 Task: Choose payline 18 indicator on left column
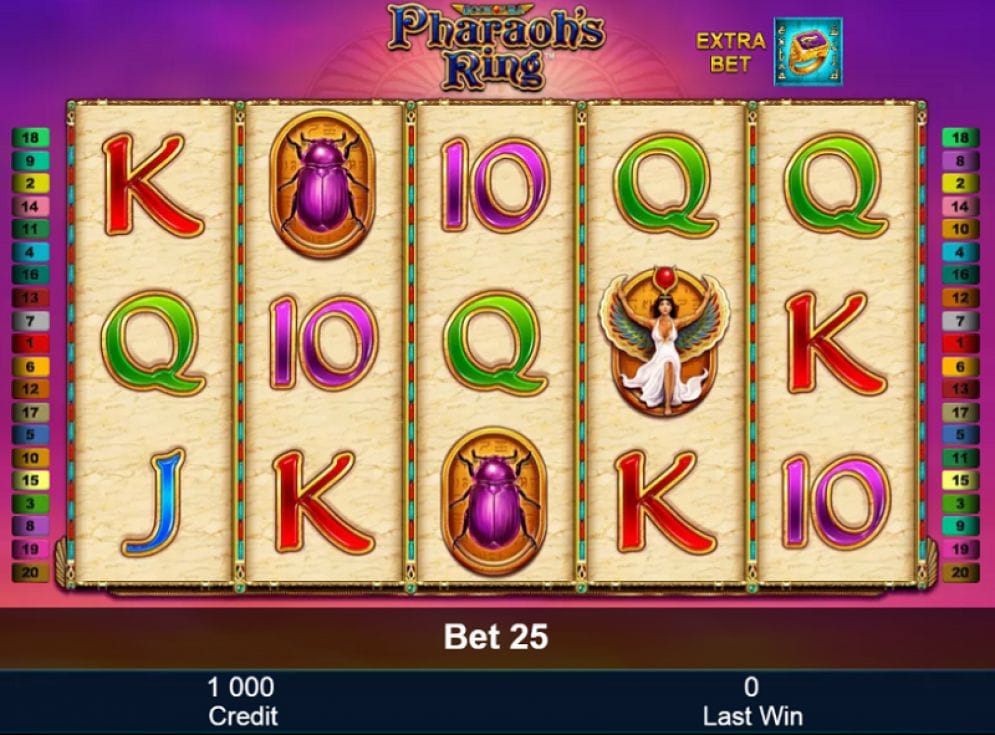[30, 138]
